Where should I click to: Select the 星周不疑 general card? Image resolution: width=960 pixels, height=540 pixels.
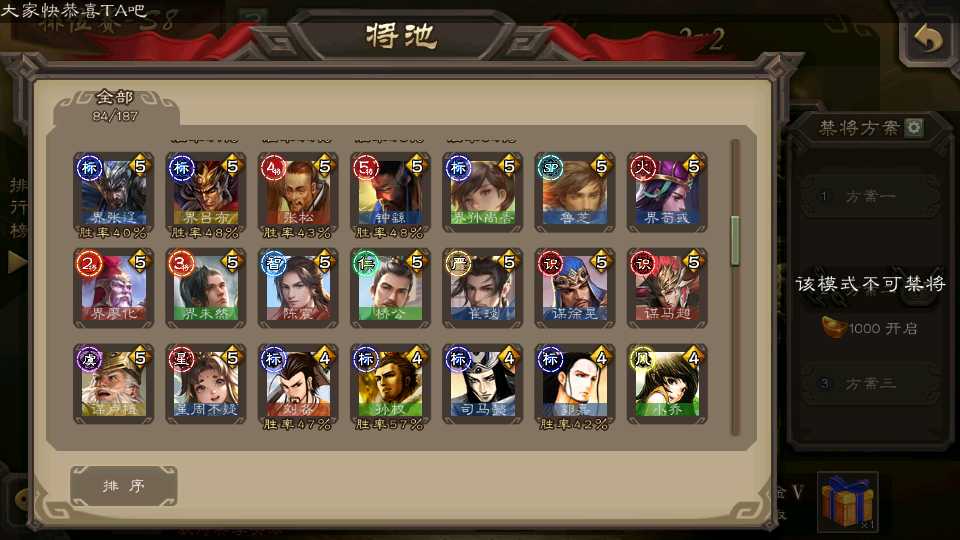pyautogui.click(x=205, y=383)
